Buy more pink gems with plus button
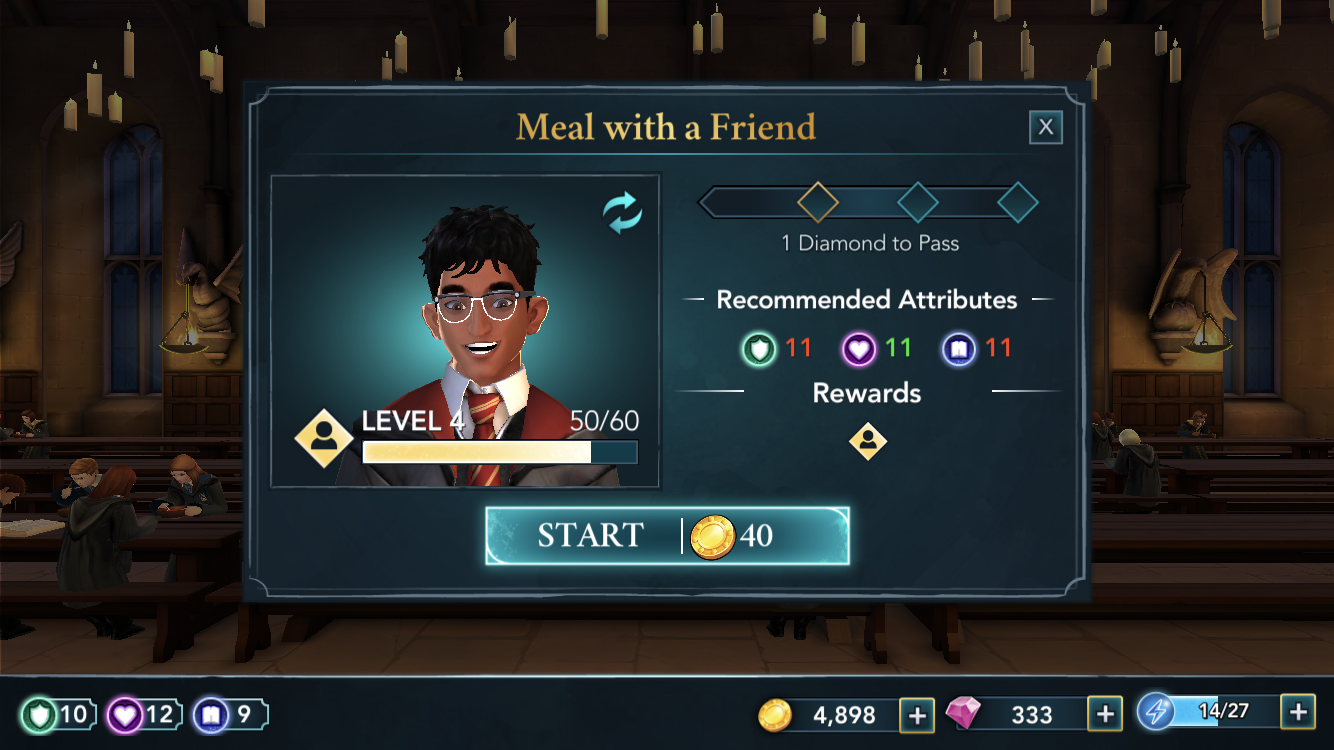The height and width of the screenshot is (750, 1334). click(1104, 714)
